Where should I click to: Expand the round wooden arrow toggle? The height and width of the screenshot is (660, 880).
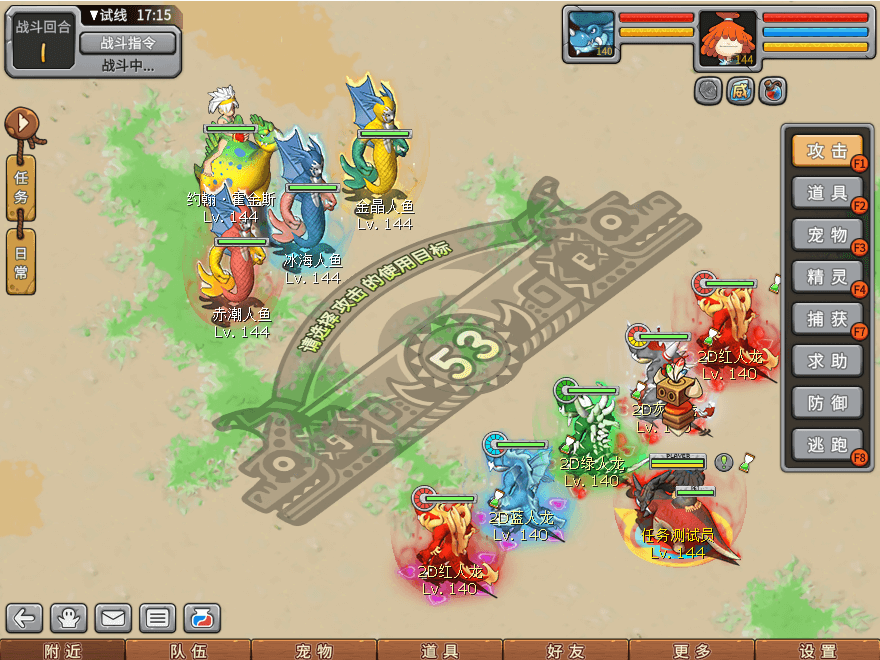click(x=23, y=125)
